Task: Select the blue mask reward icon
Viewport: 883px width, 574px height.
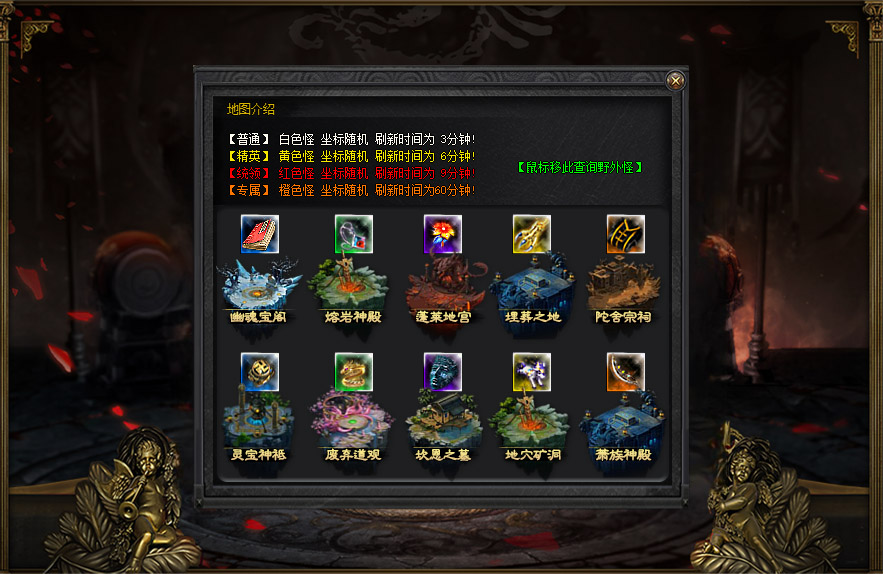Action: [x=442, y=372]
